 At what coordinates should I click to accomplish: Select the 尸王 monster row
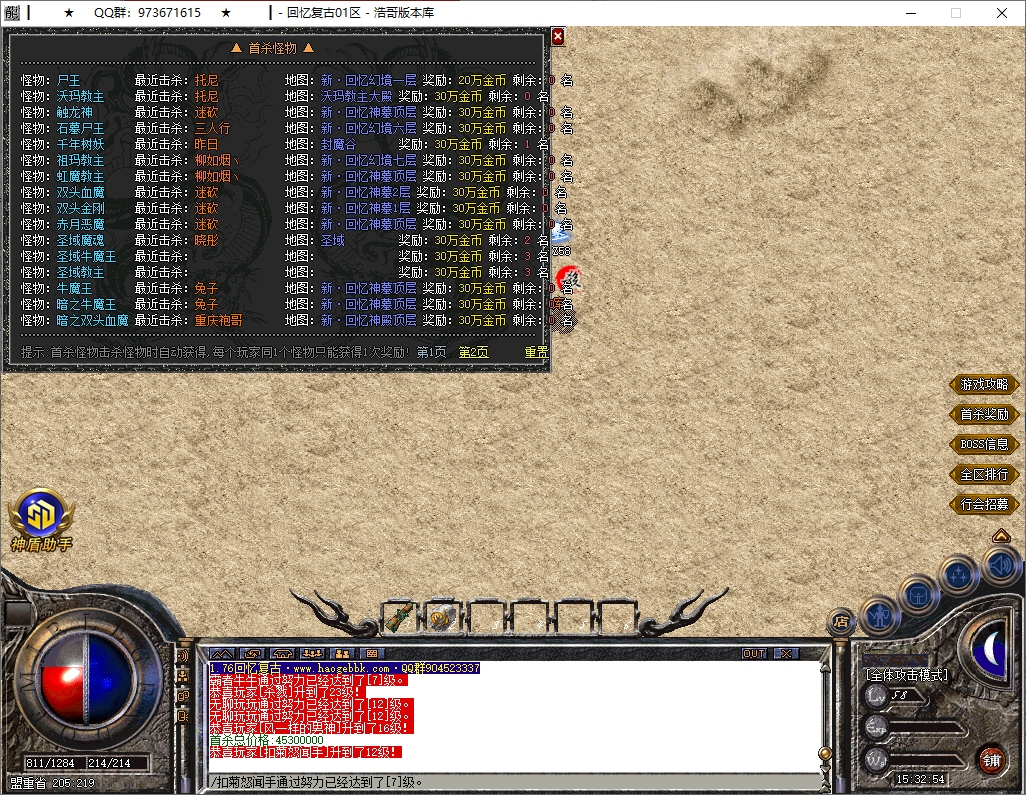click(x=69, y=80)
